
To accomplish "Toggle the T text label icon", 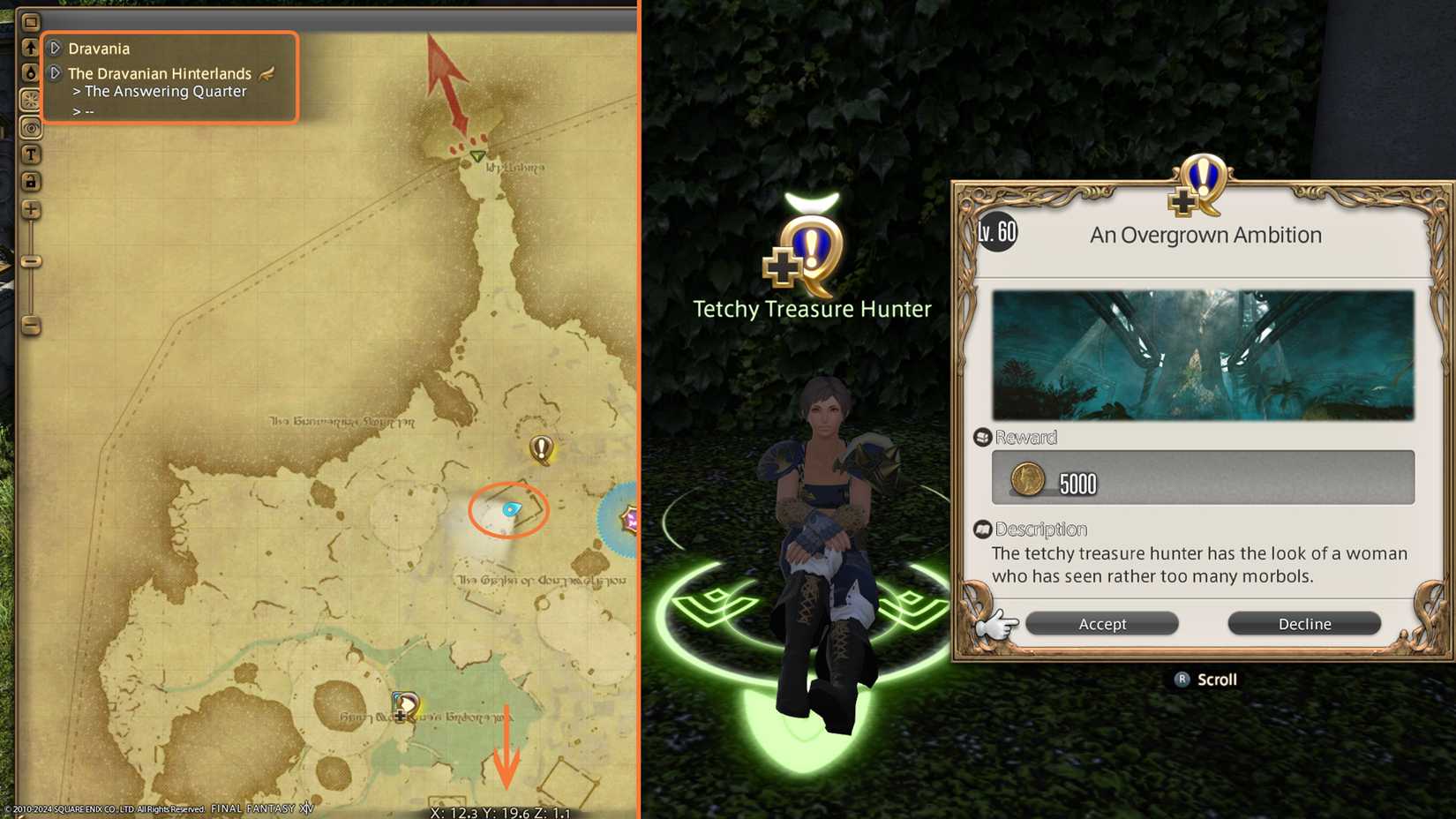I will click(x=30, y=154).
